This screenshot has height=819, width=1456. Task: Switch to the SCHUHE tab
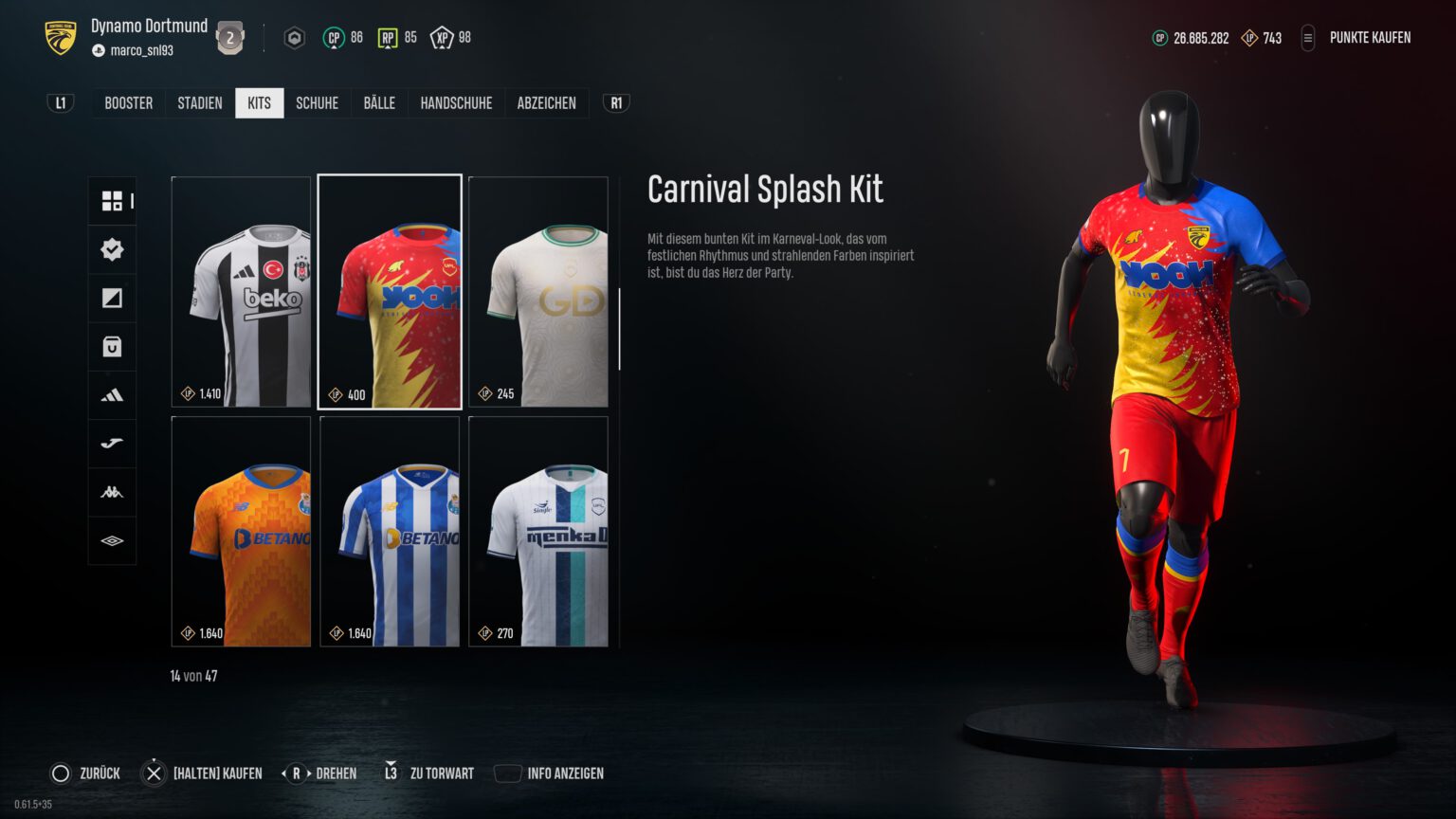pyautogui.click(x=317, y=102)
